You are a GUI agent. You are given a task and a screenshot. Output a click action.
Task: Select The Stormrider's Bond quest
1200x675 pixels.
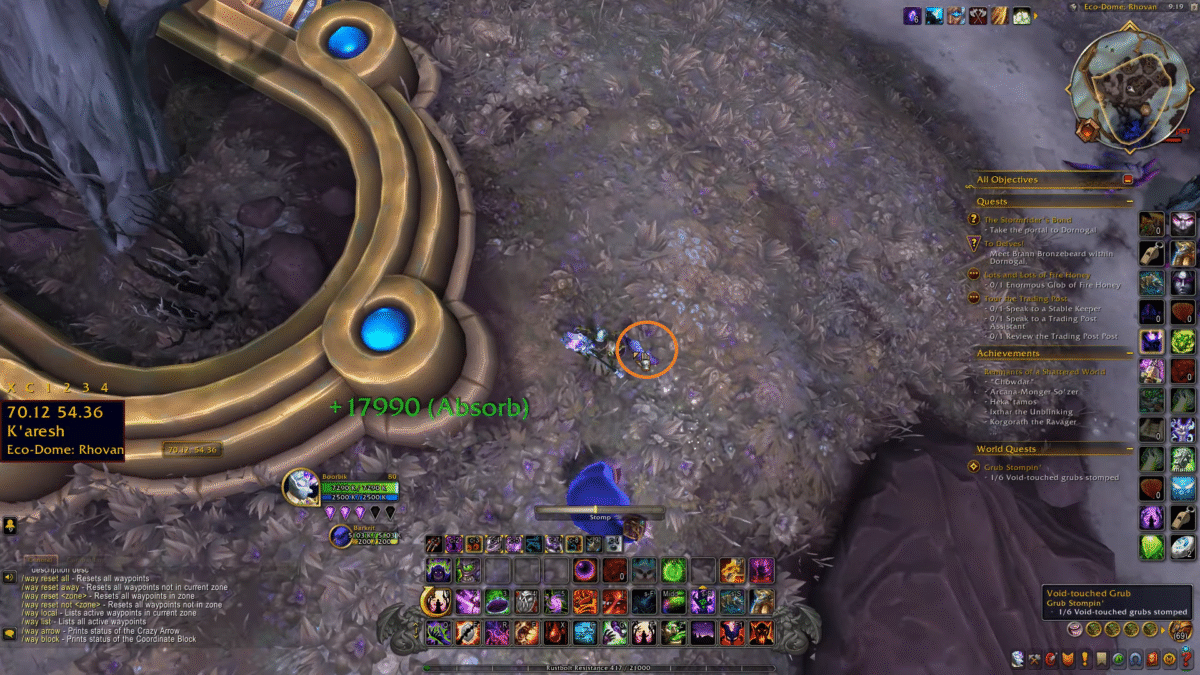click(x=1027, y=220)
